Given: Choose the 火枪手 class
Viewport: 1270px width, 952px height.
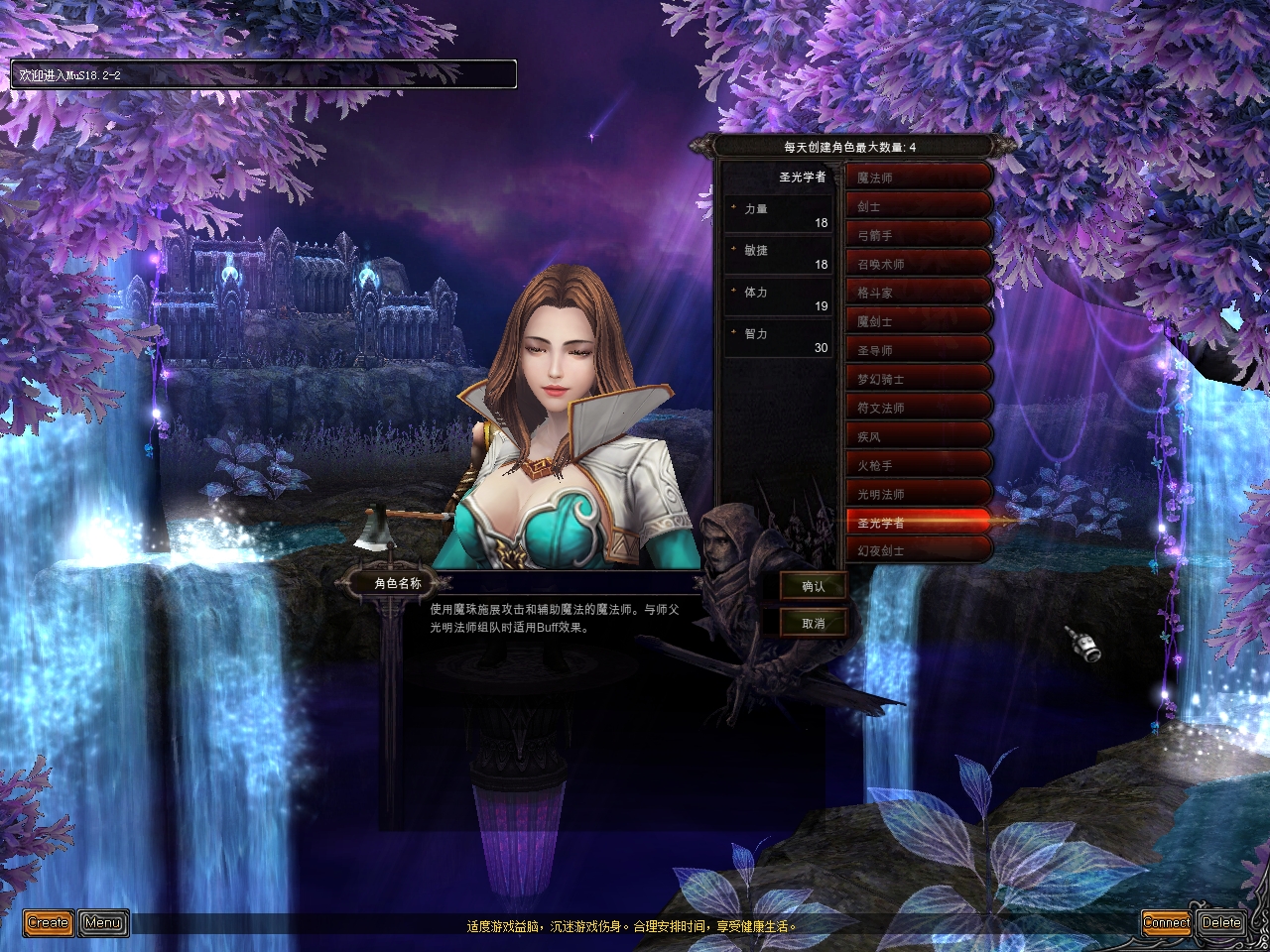Looking at the screenshot, I should point(919,465).
